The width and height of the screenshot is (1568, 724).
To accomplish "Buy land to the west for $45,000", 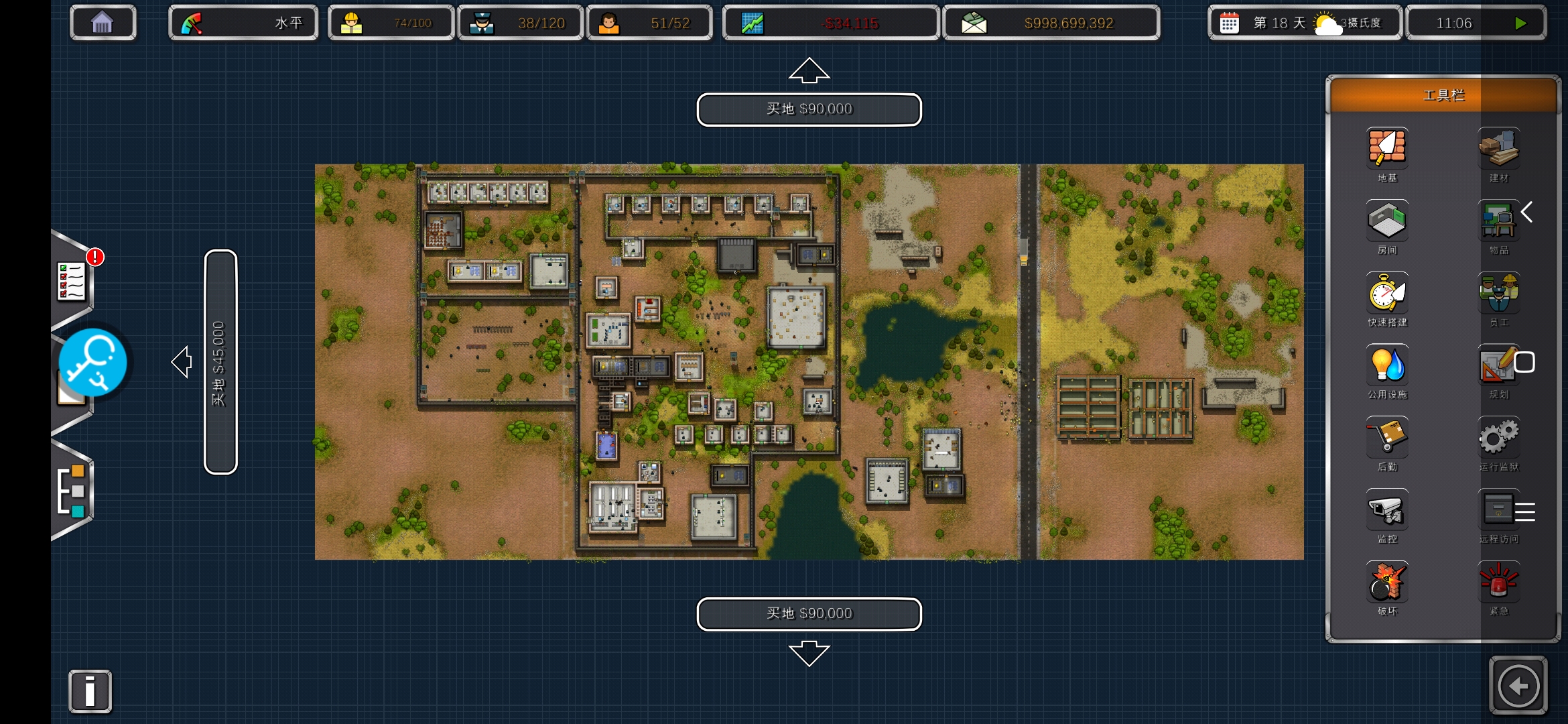I will pos(220,362).
